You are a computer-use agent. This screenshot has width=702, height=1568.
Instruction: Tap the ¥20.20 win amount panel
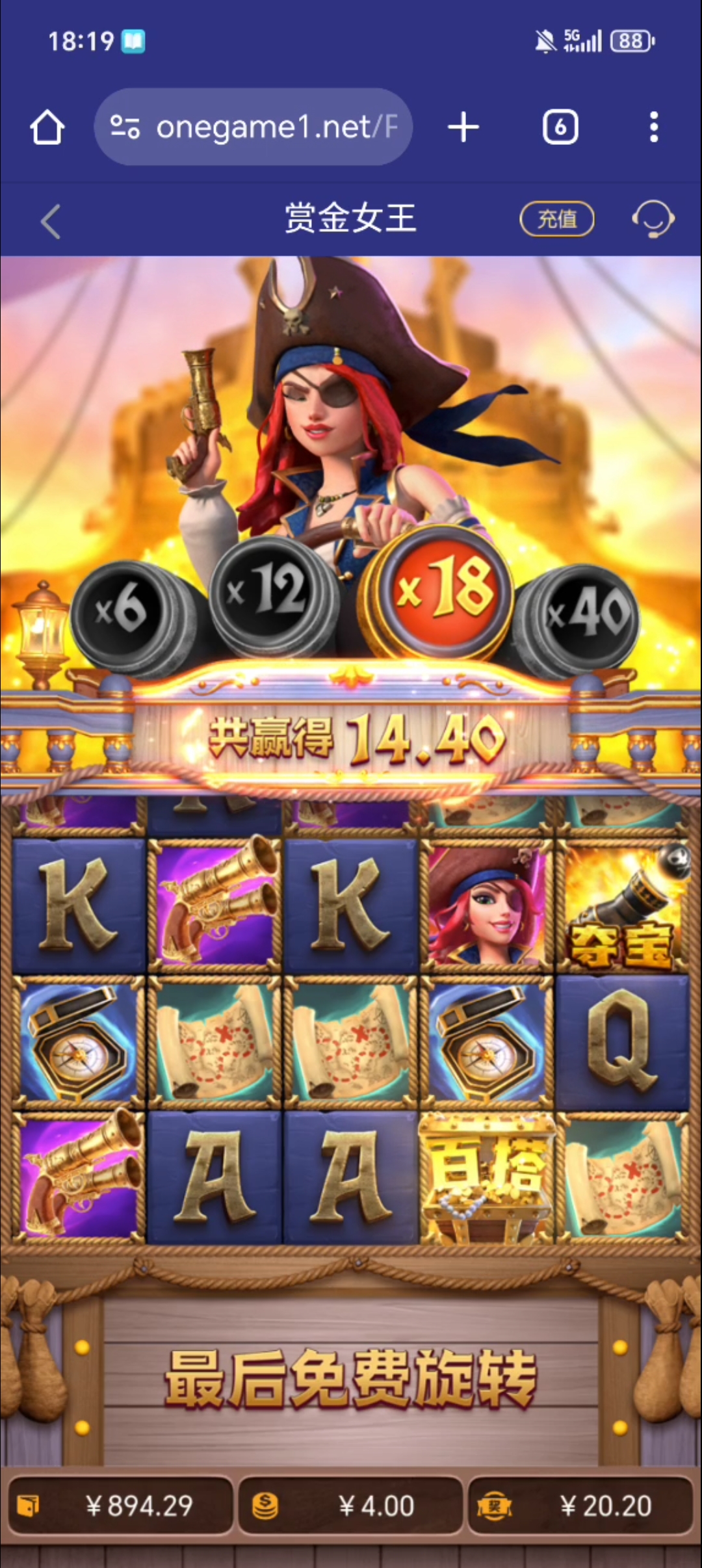tap(580, 1506)
